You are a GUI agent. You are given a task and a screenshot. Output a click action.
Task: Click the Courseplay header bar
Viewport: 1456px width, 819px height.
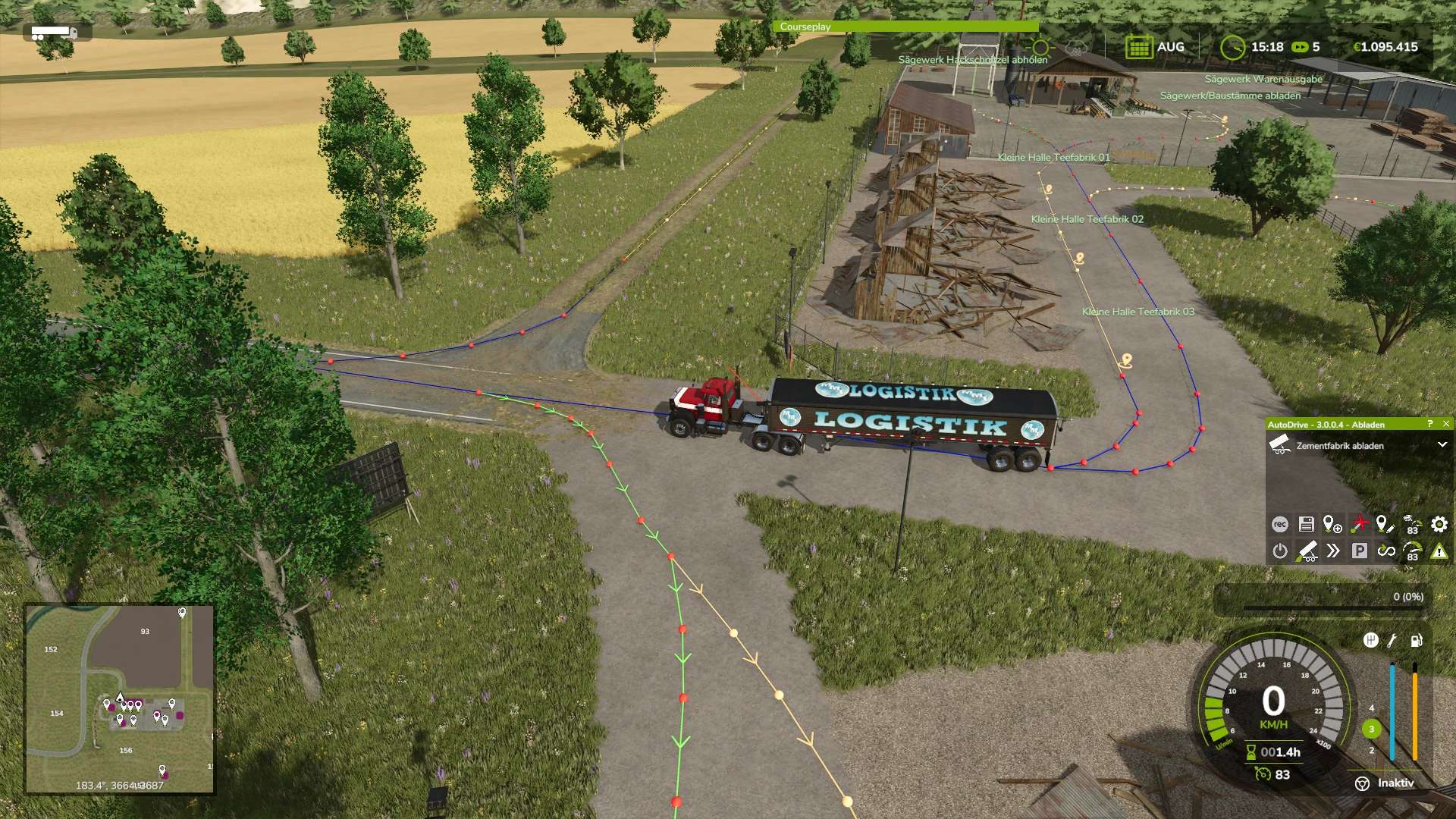pos(905,27)
